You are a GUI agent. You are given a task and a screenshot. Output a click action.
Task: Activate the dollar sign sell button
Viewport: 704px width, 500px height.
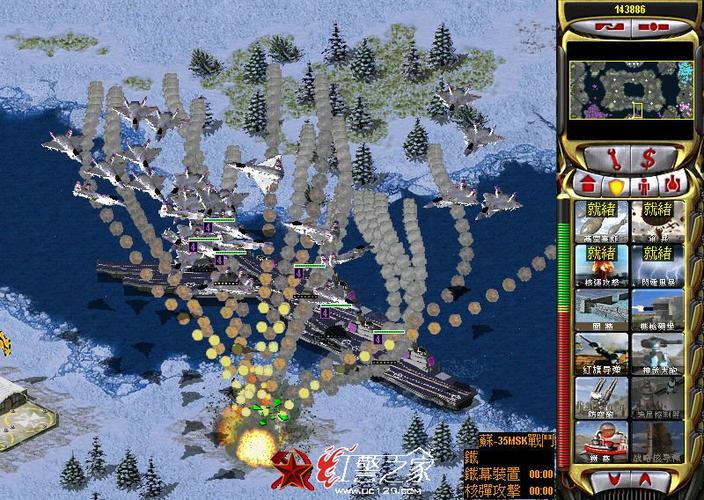[x=647, y=157]
